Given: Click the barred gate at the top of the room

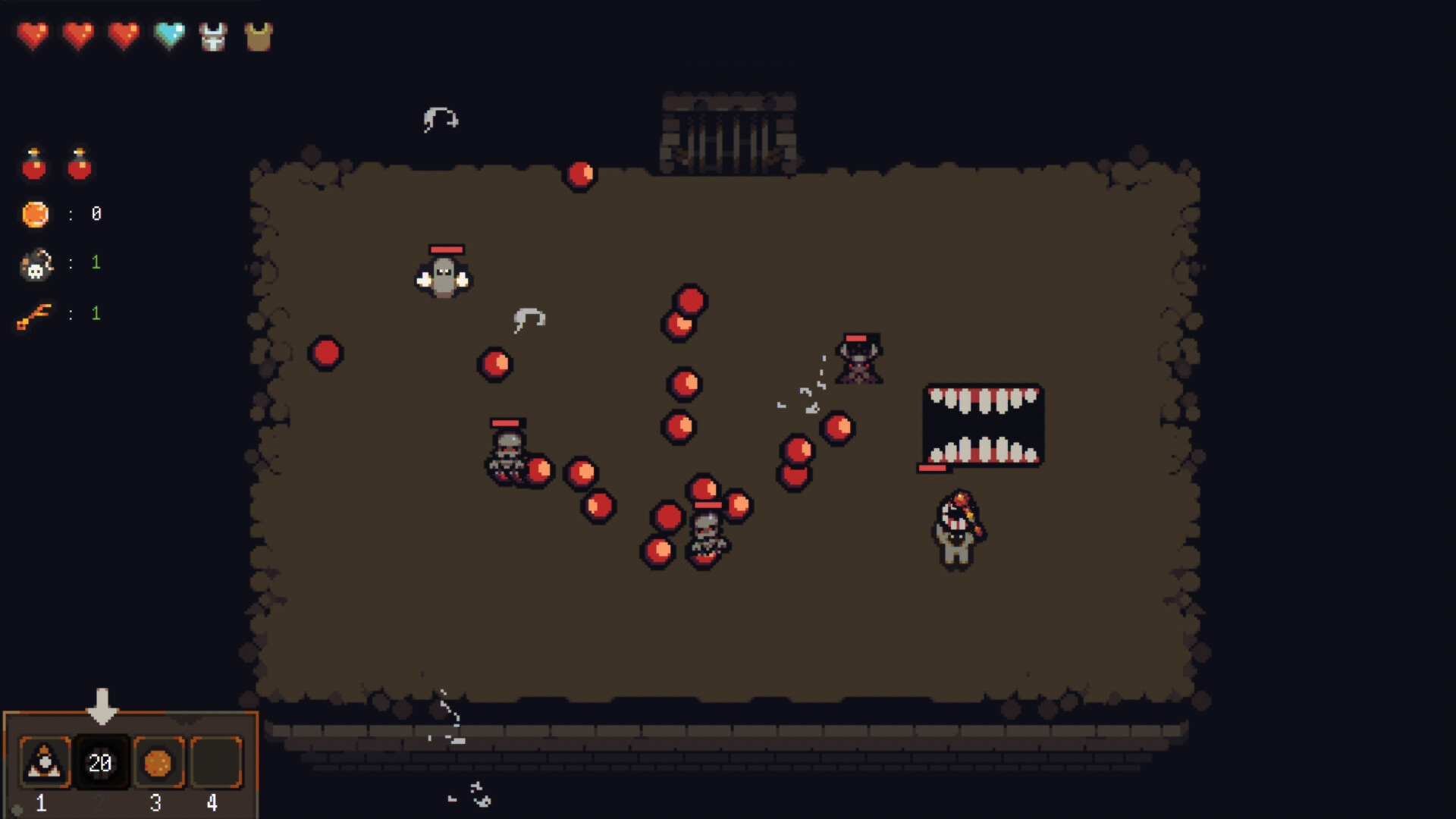Looking at the screenshot, I should coord(729,129).
